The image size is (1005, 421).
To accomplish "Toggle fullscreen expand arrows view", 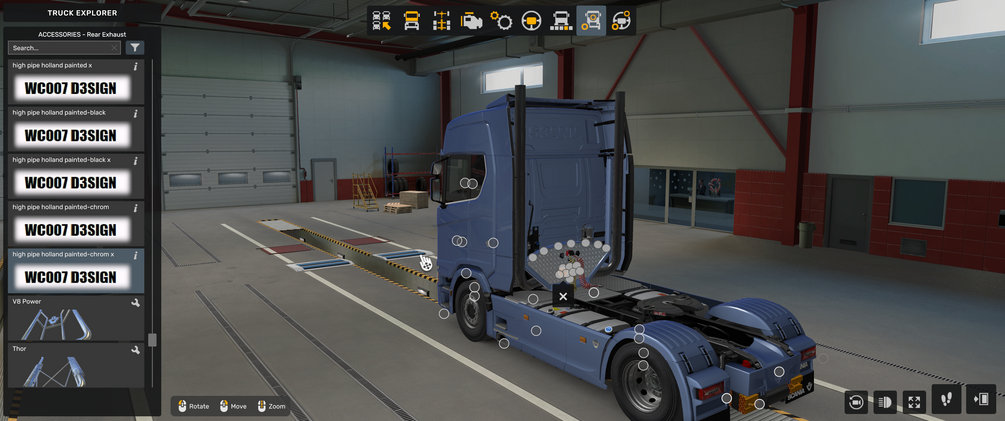I will [914, 402].
